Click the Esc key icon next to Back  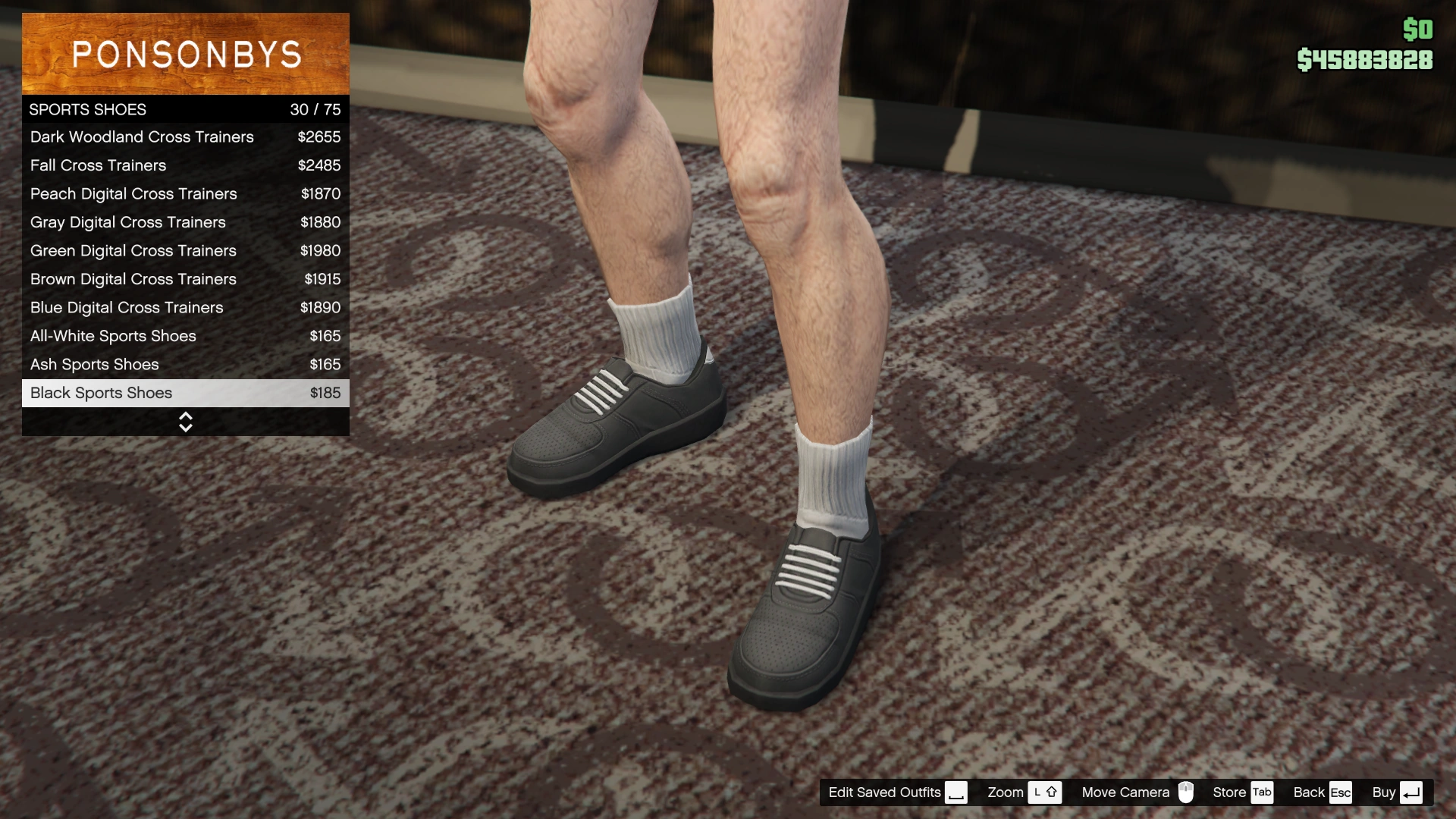(x=1341, y=792)
